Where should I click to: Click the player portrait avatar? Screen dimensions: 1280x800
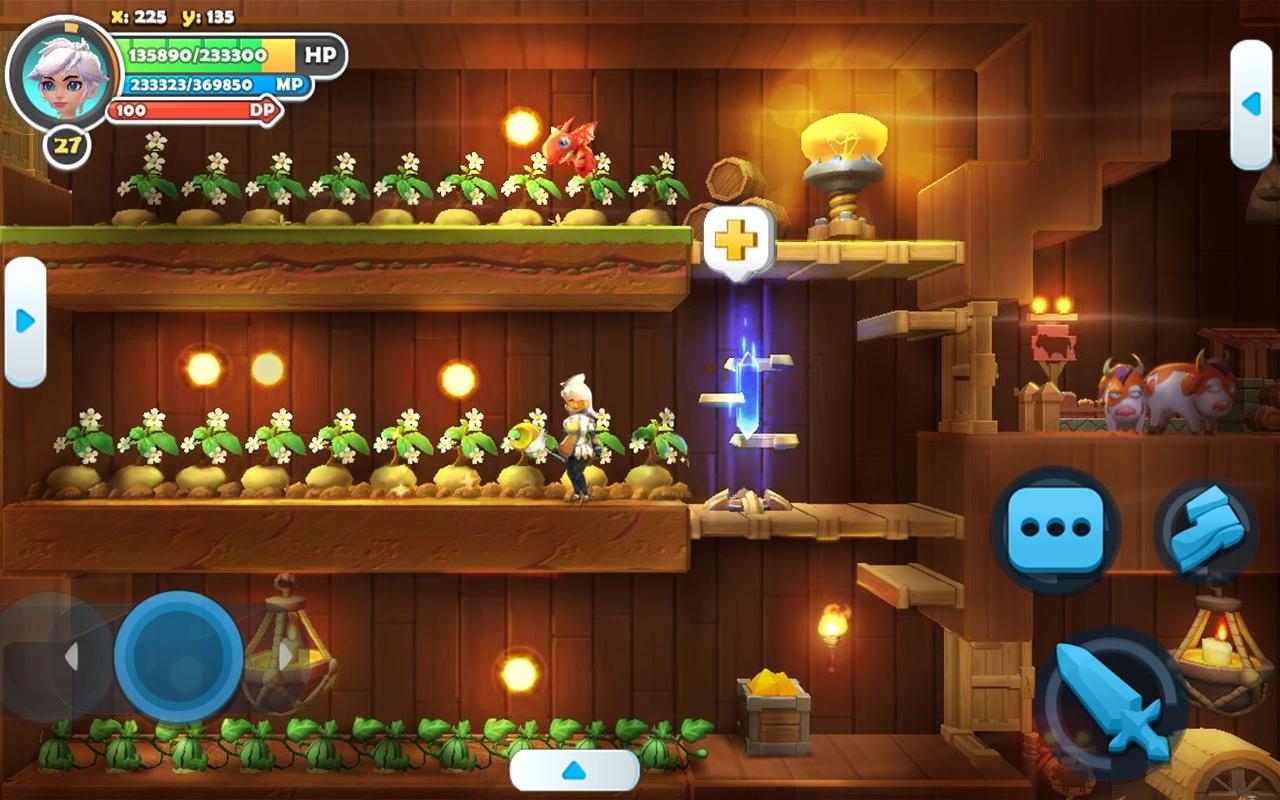coord(56,72)
